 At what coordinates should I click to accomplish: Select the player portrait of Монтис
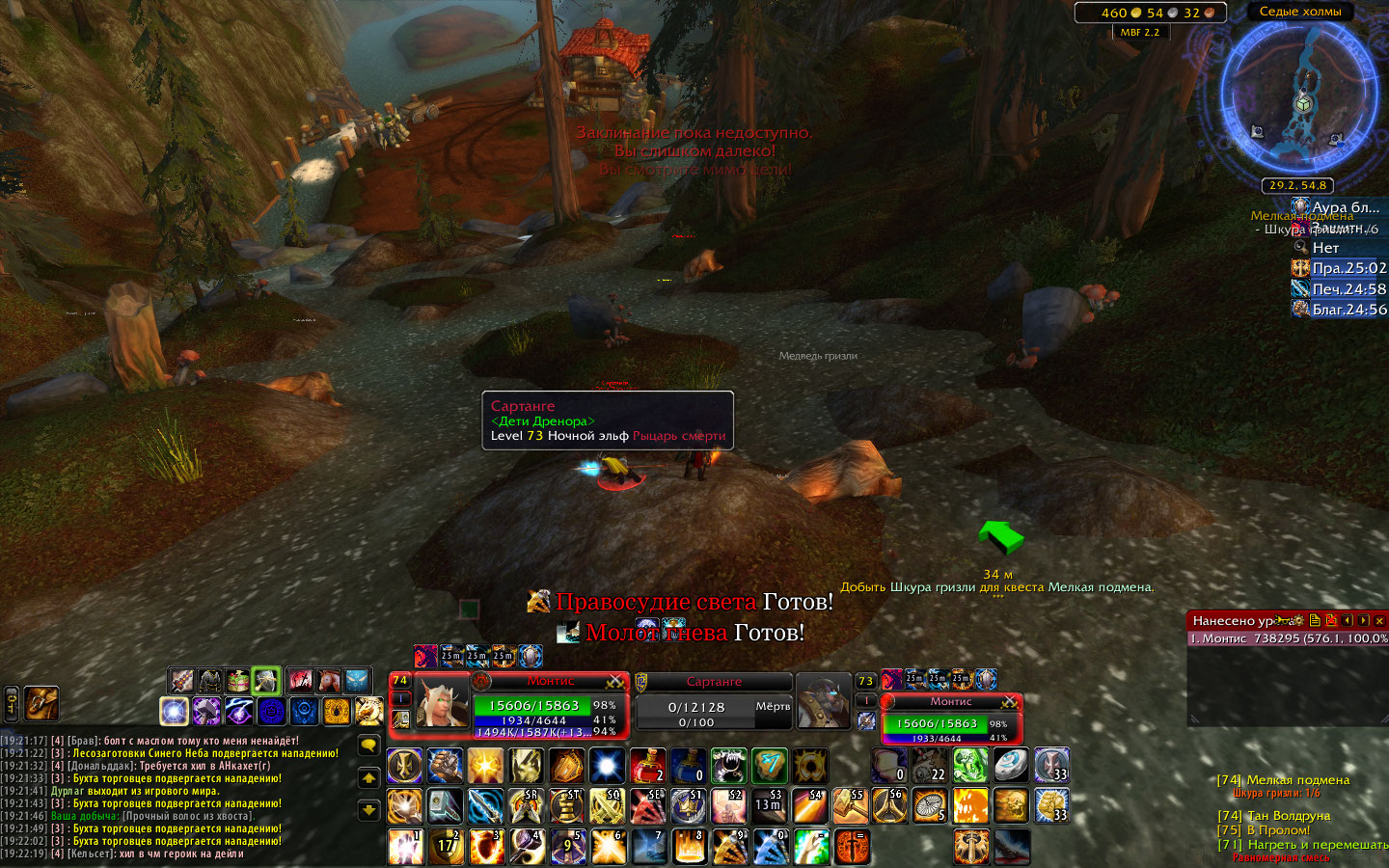442,701
